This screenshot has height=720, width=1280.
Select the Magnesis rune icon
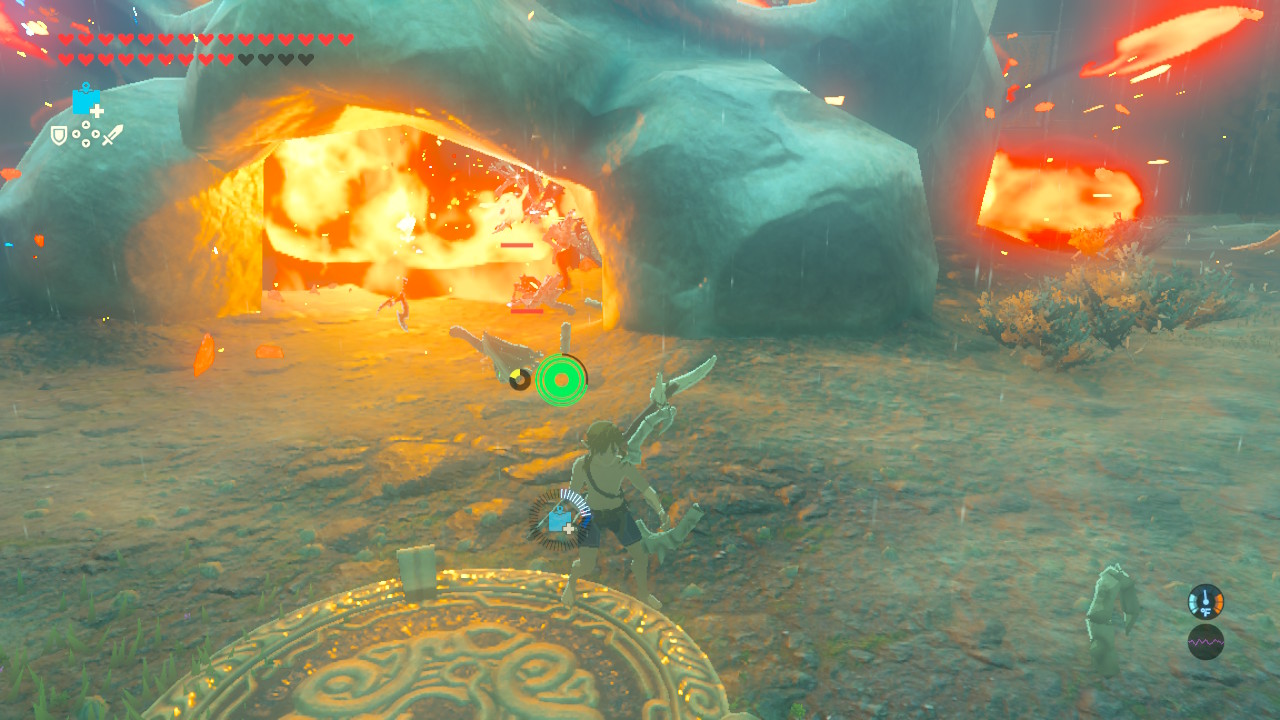click(86, 102)
